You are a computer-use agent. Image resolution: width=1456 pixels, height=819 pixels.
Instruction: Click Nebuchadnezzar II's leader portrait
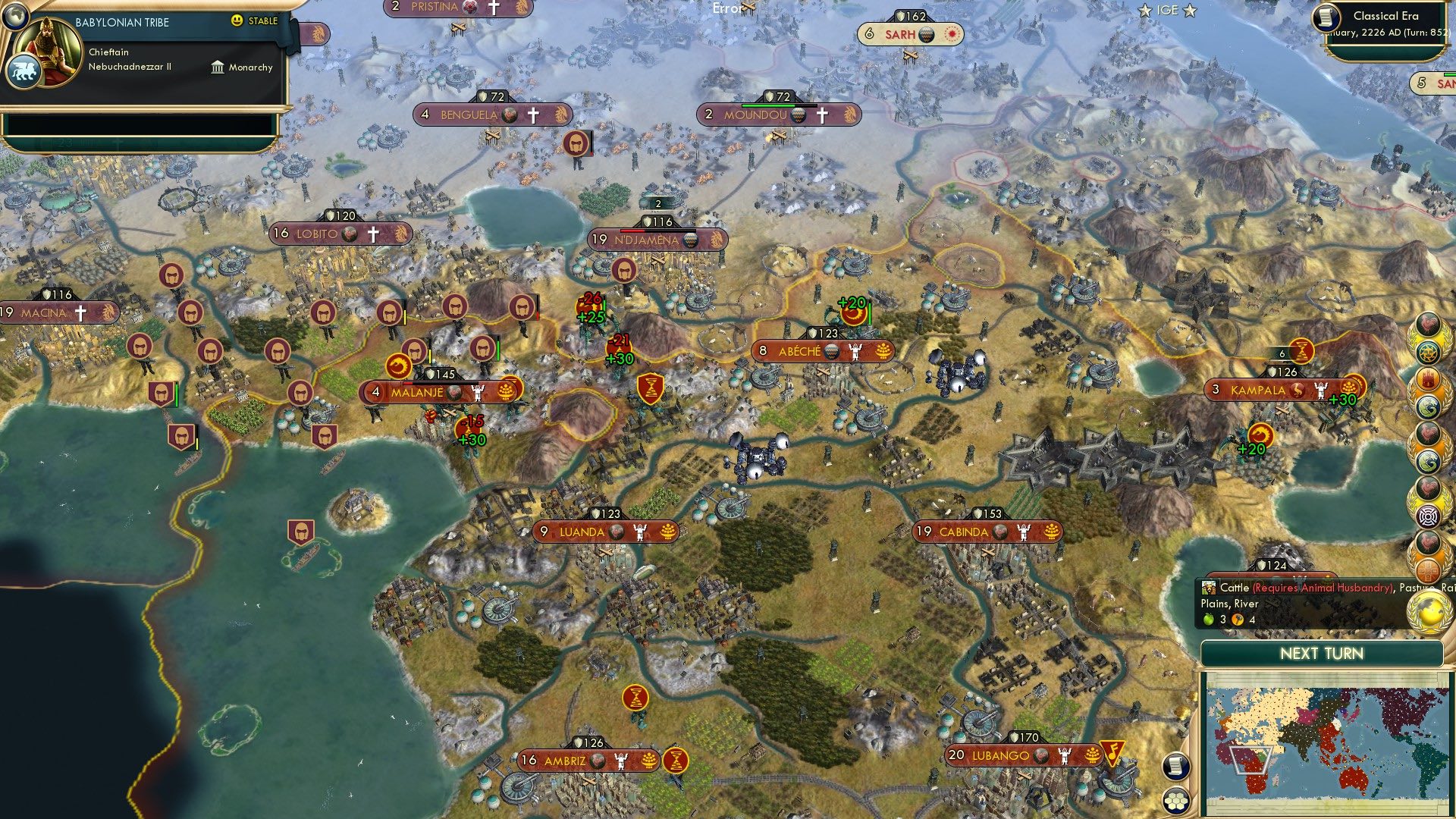coord(48,50)
